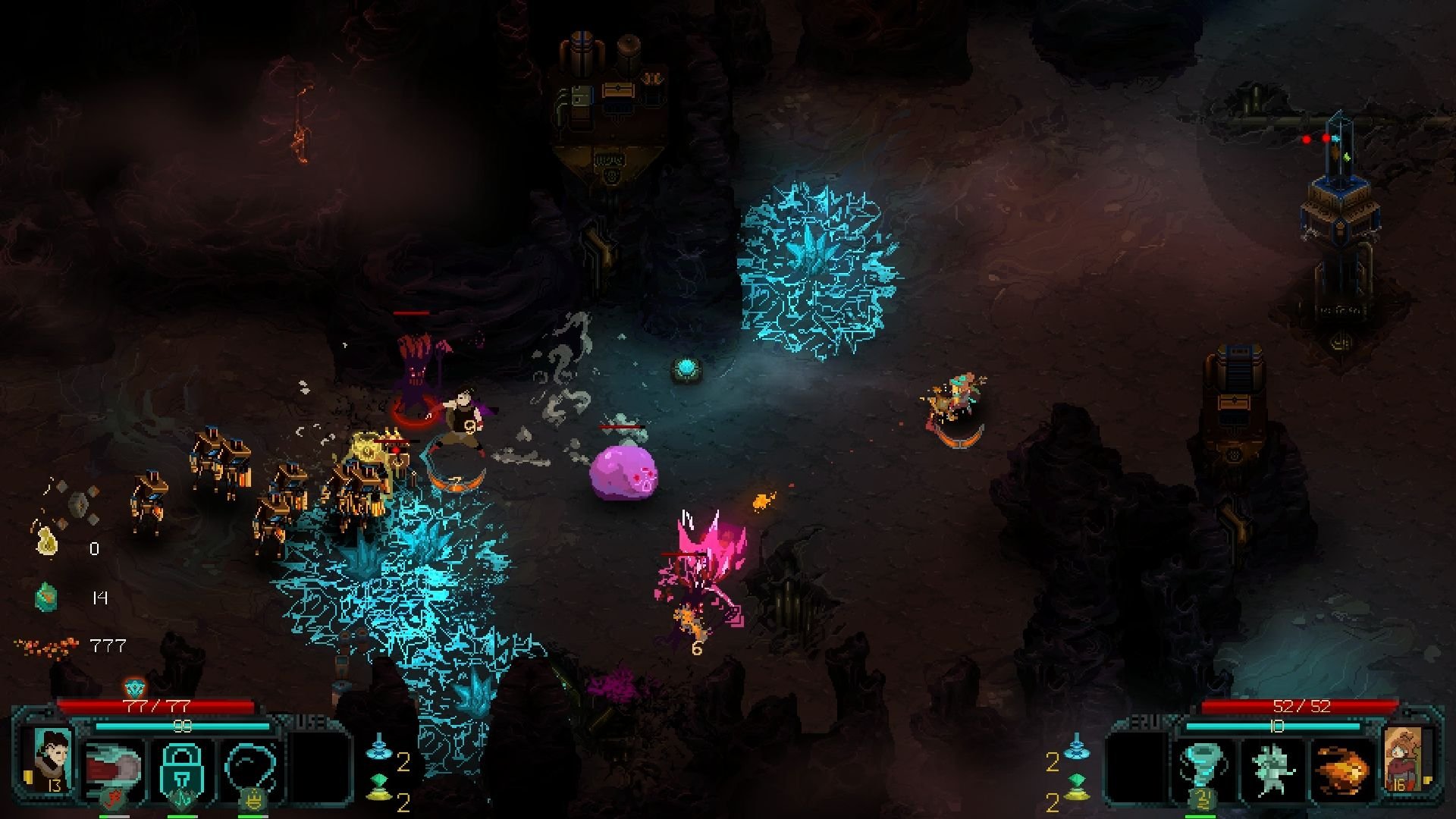Use the yellow elixir consumable icon
Screen dimensions: 1456x819
[378, 796]
